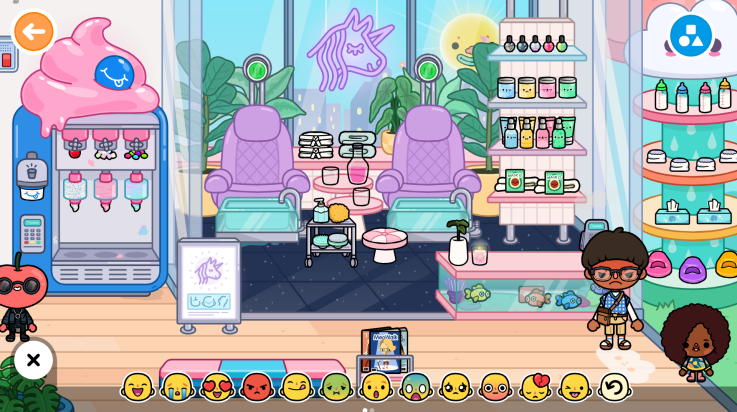Viewport: 737px width, 412px height.
Task: Go back with the orange arrow button
Action: tap(34, 32)
